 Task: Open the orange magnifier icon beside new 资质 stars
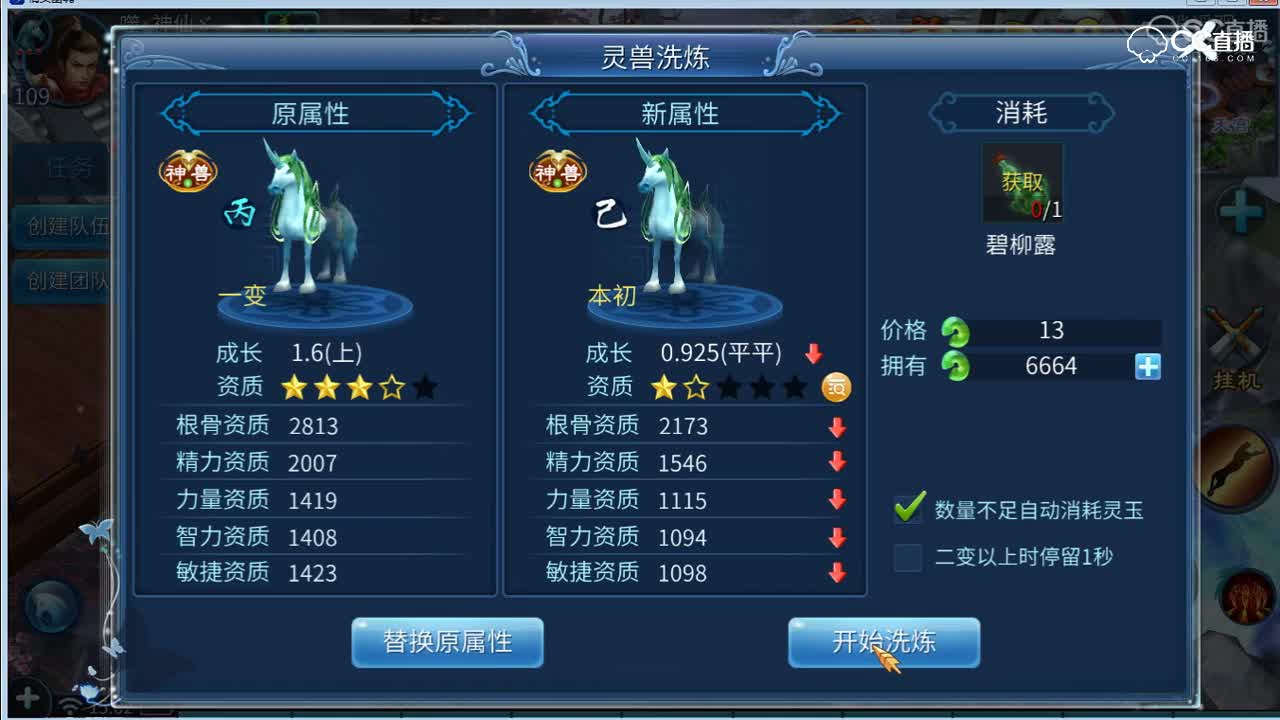(836, 387)
